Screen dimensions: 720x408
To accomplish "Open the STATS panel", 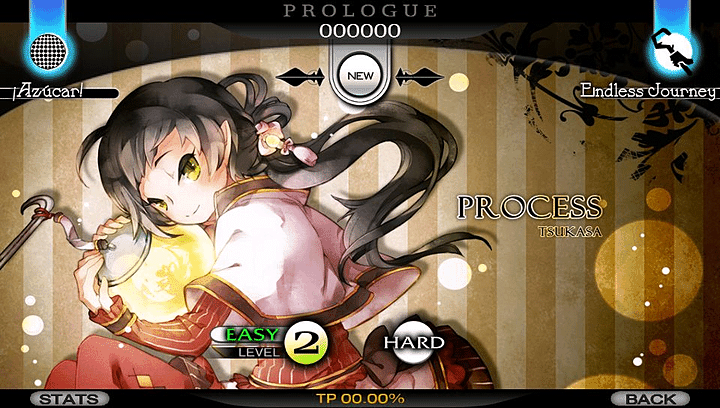I will pos(69,398).
